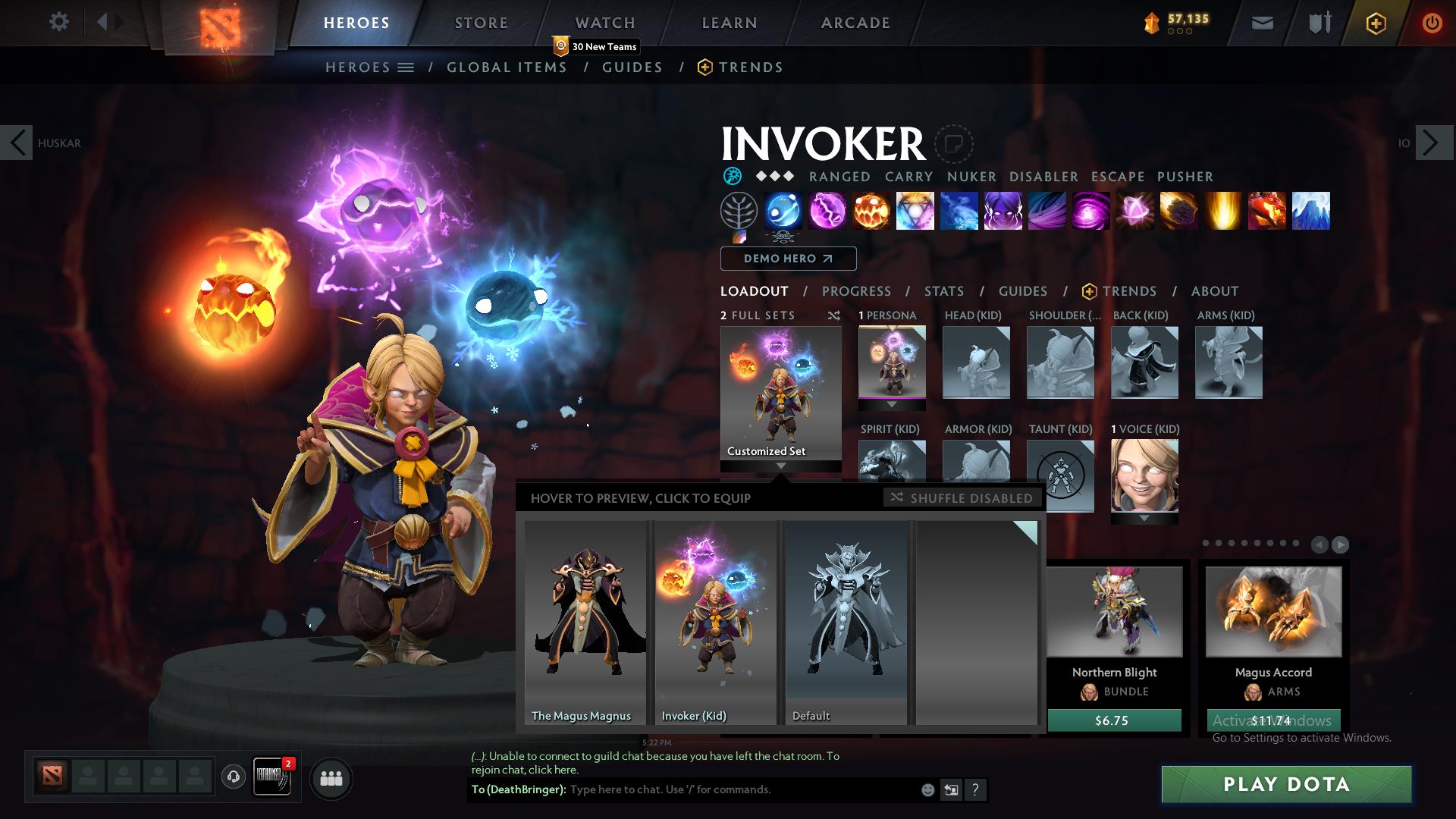The width and height of the screenshot is (1456, 819).
Task: Open the Progress tab
Action: point(856,291)
